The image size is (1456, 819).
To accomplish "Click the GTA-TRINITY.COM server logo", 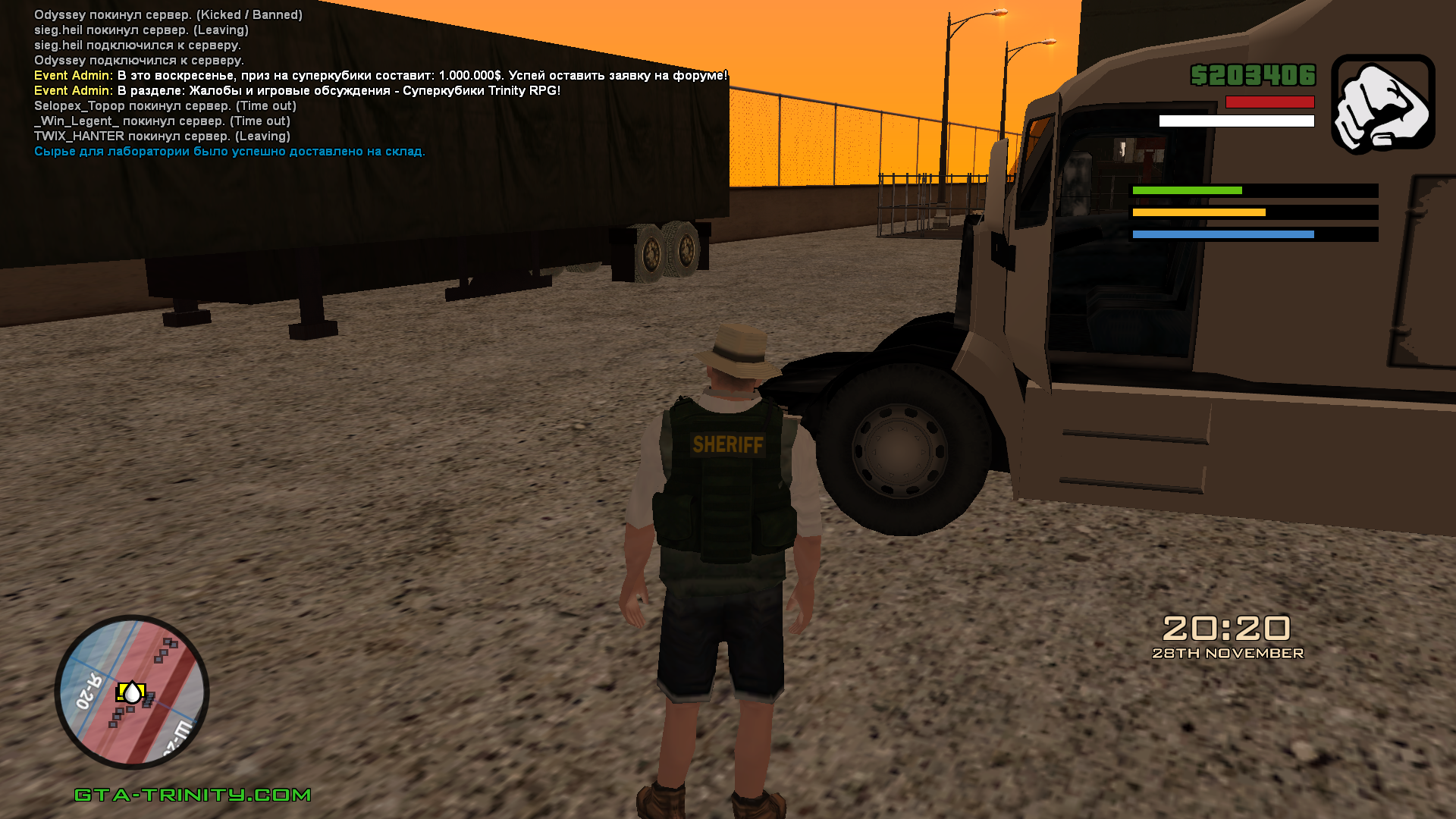I will point(193,794).
